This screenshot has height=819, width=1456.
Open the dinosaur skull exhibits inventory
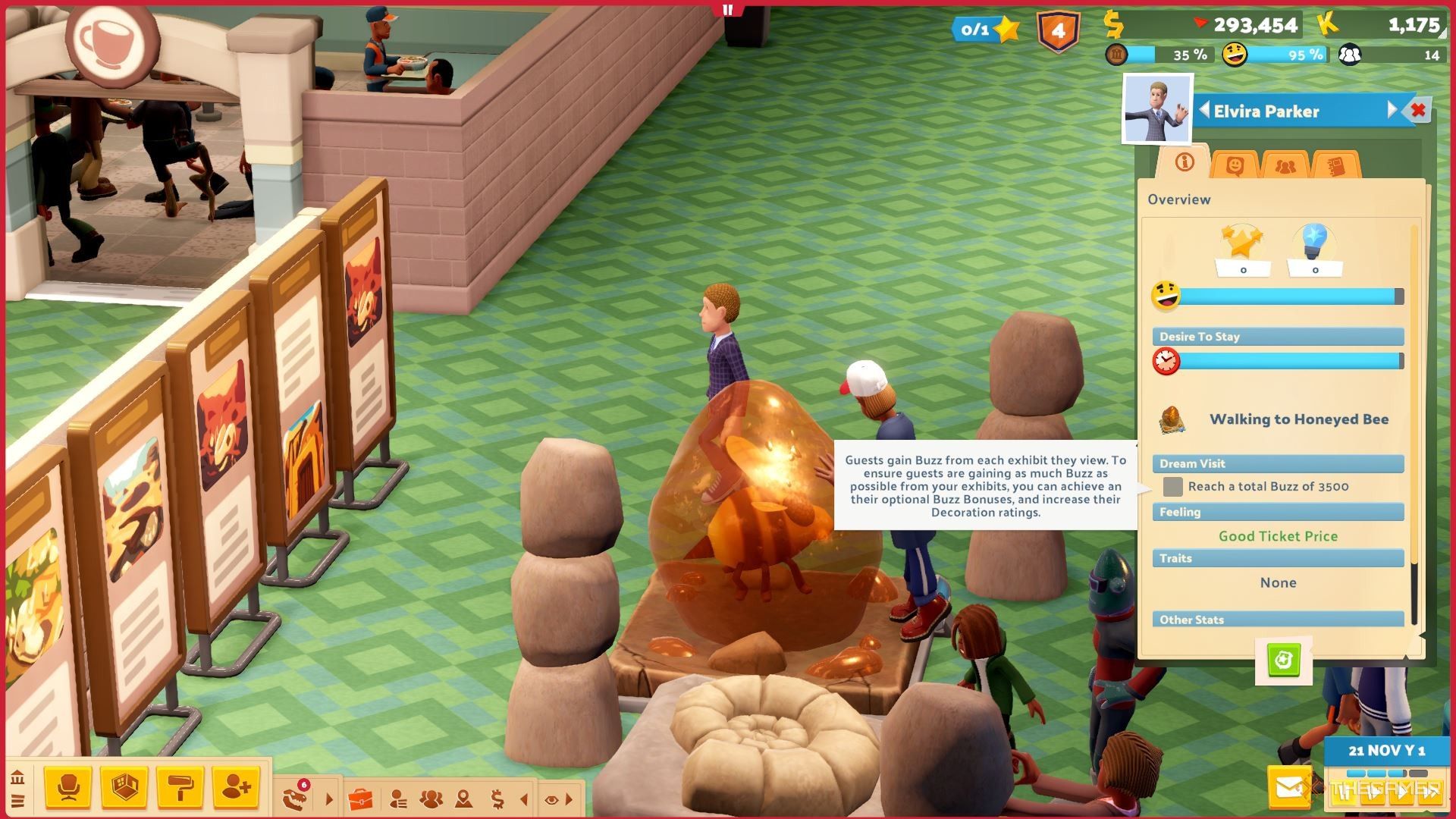pos(296,798)
